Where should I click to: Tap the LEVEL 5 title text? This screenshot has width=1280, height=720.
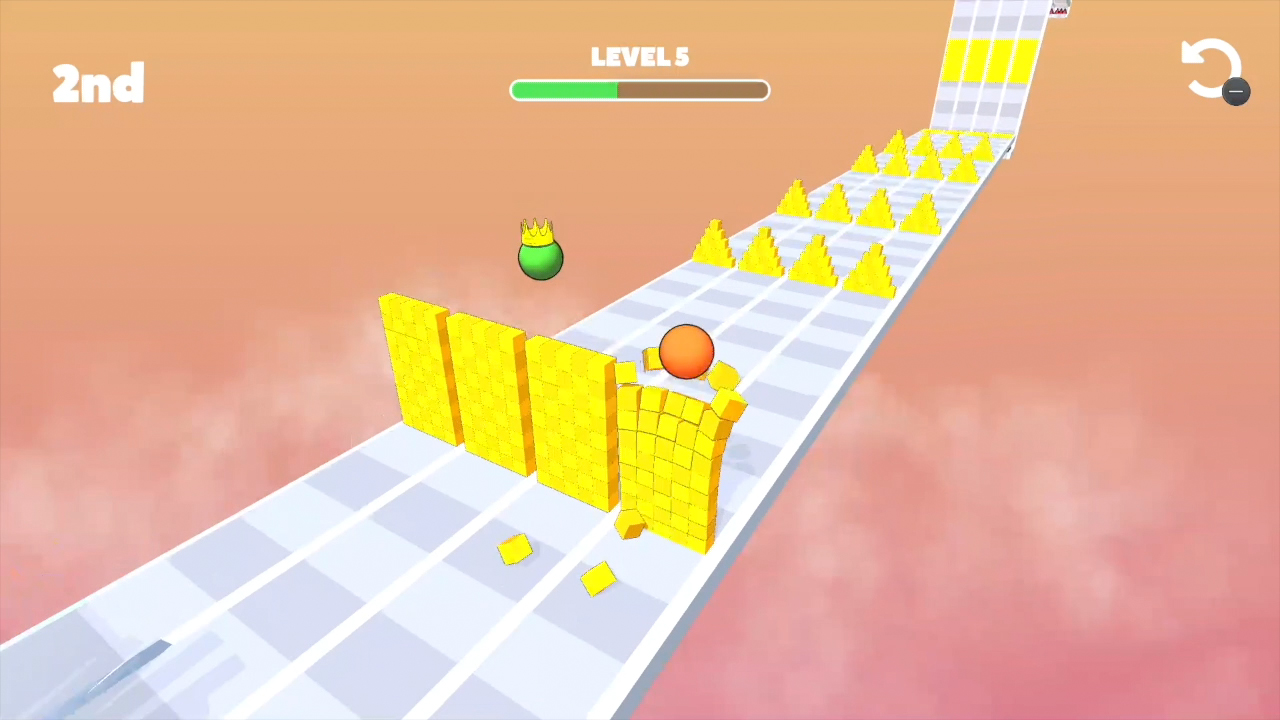639,57
